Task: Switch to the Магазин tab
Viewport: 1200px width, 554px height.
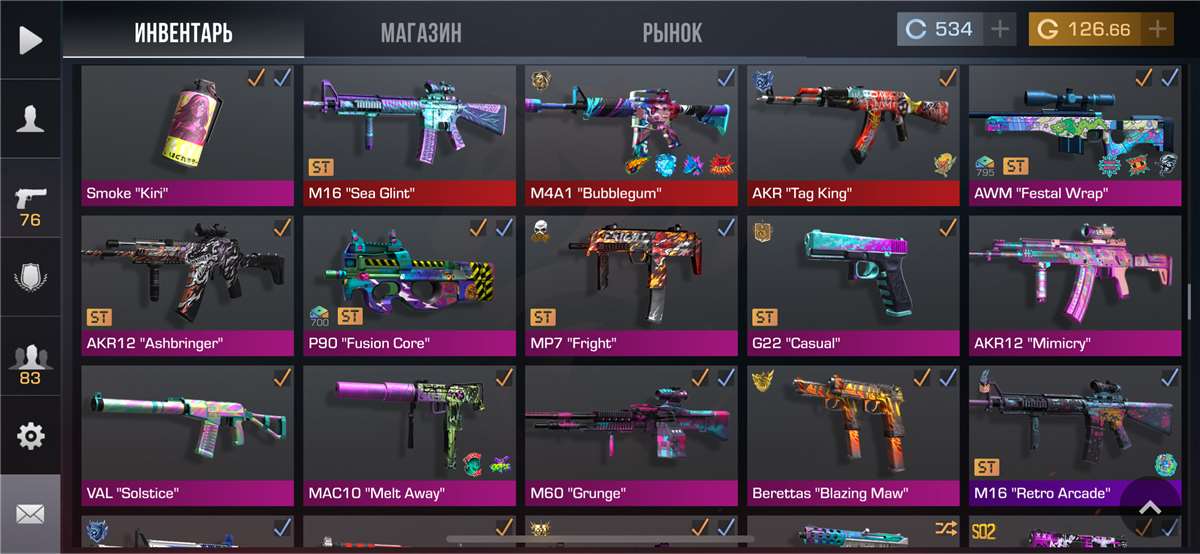Action: pos(421,32)
